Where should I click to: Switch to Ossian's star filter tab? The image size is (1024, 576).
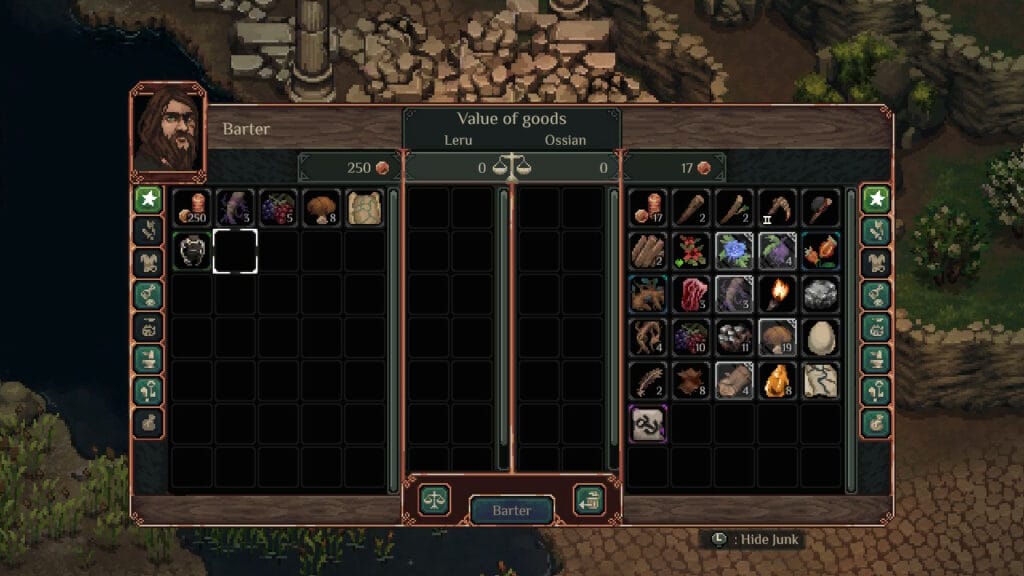tap(876, 200)
